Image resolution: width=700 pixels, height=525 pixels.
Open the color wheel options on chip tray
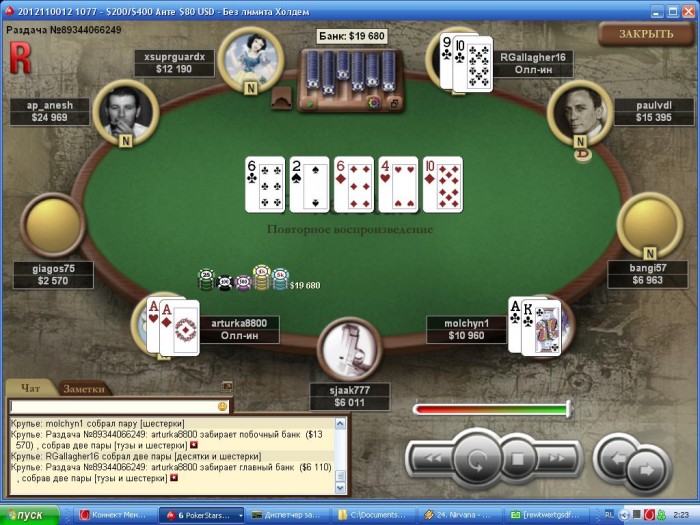click(374, 102)
